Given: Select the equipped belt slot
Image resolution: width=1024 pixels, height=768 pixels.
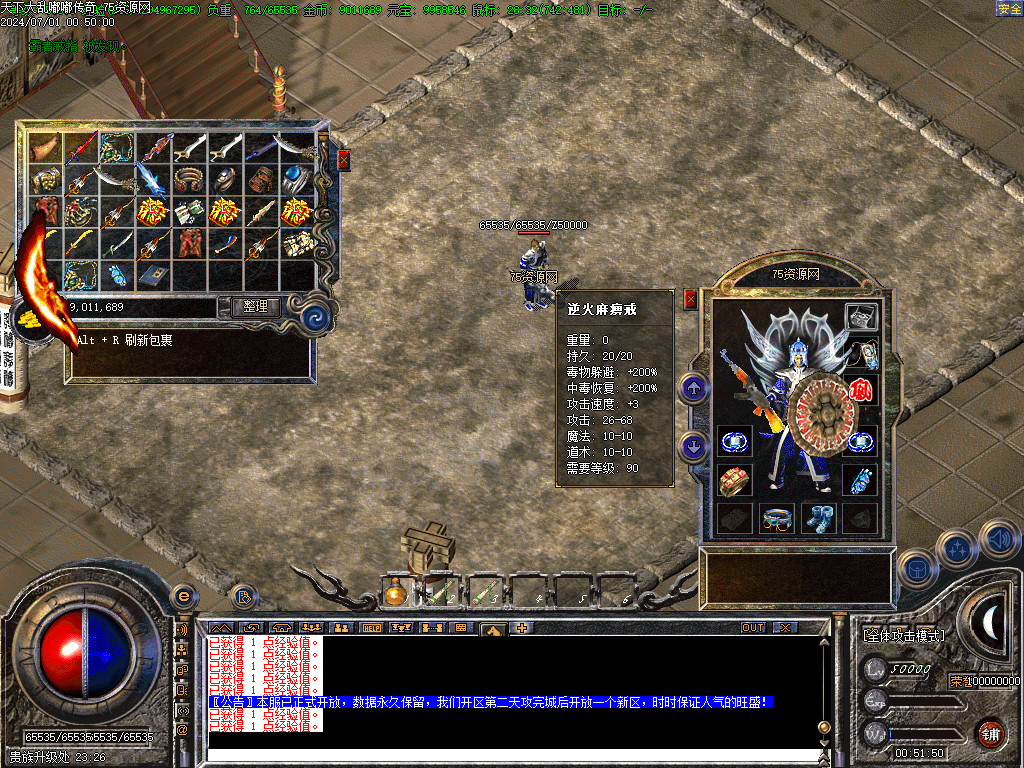Looking at the screenshot, I should pos(775,518).
